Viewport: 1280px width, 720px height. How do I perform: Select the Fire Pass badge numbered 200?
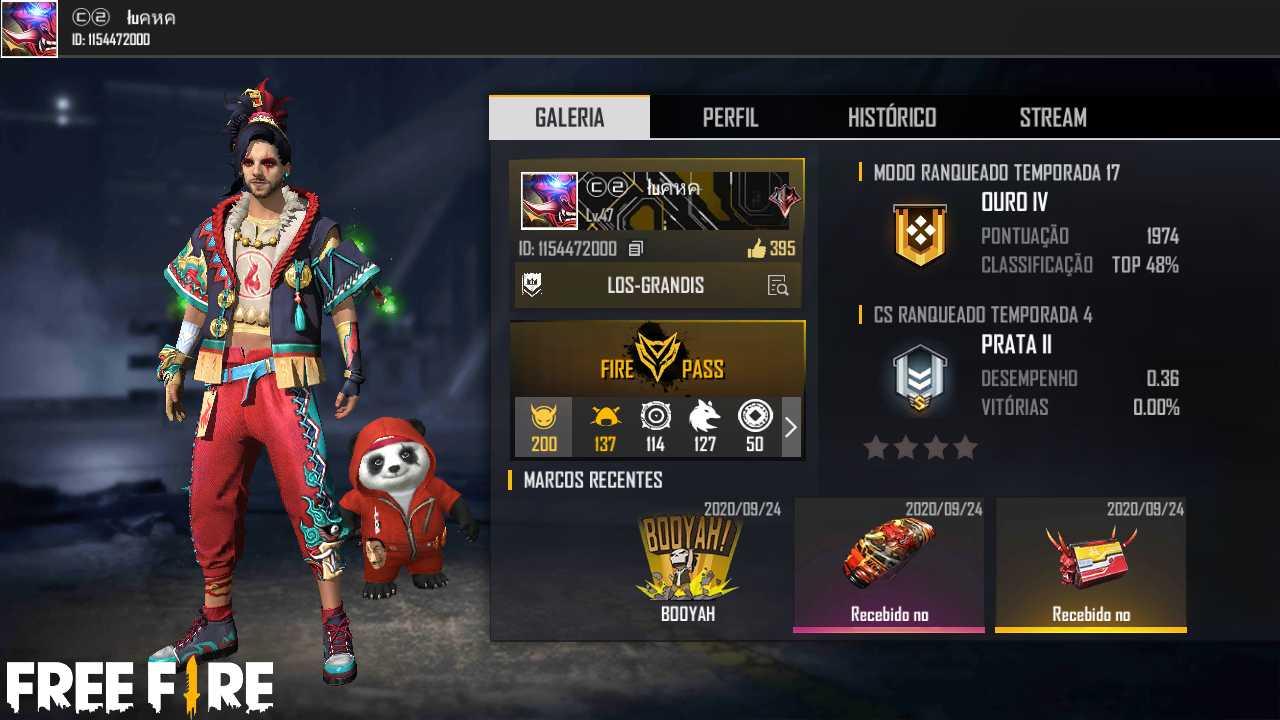click(543, 427)
